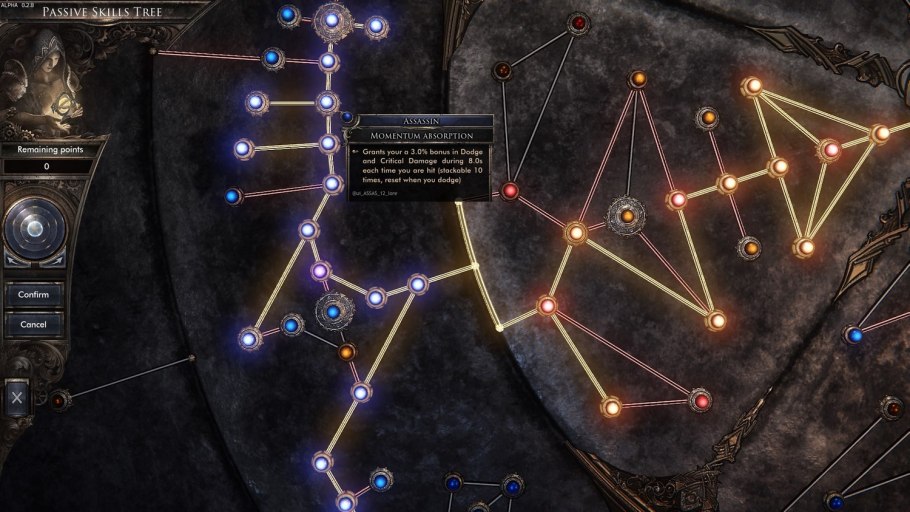Screen dimensions: 910x512
Task: Confirm the passive skill allocation
Action: tap(34, 295)
